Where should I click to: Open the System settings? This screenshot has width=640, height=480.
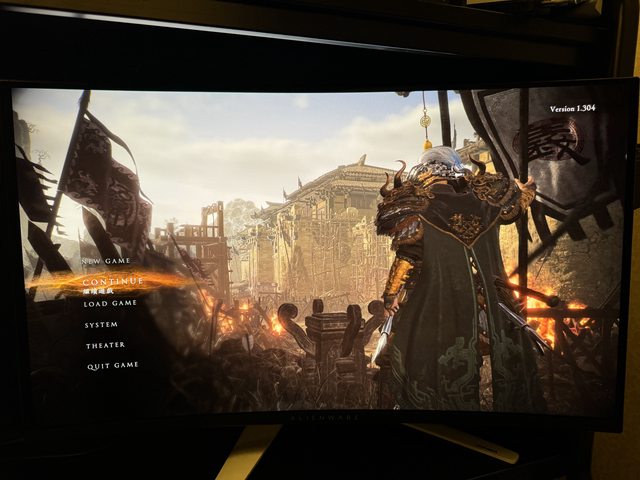tap(101, 324)
